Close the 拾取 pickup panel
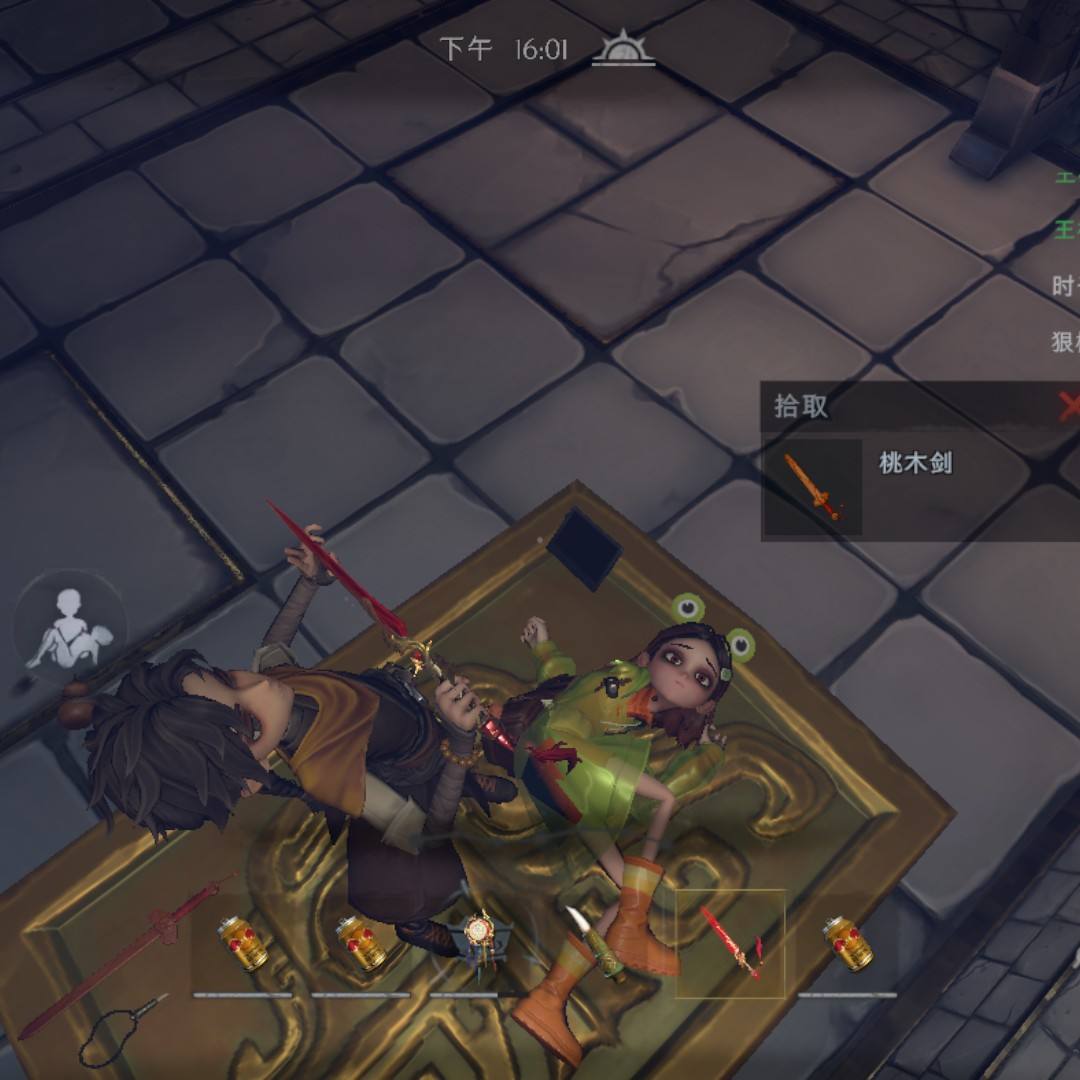The width and height of the screenshot is (1080, 1080). [1067, 405]
